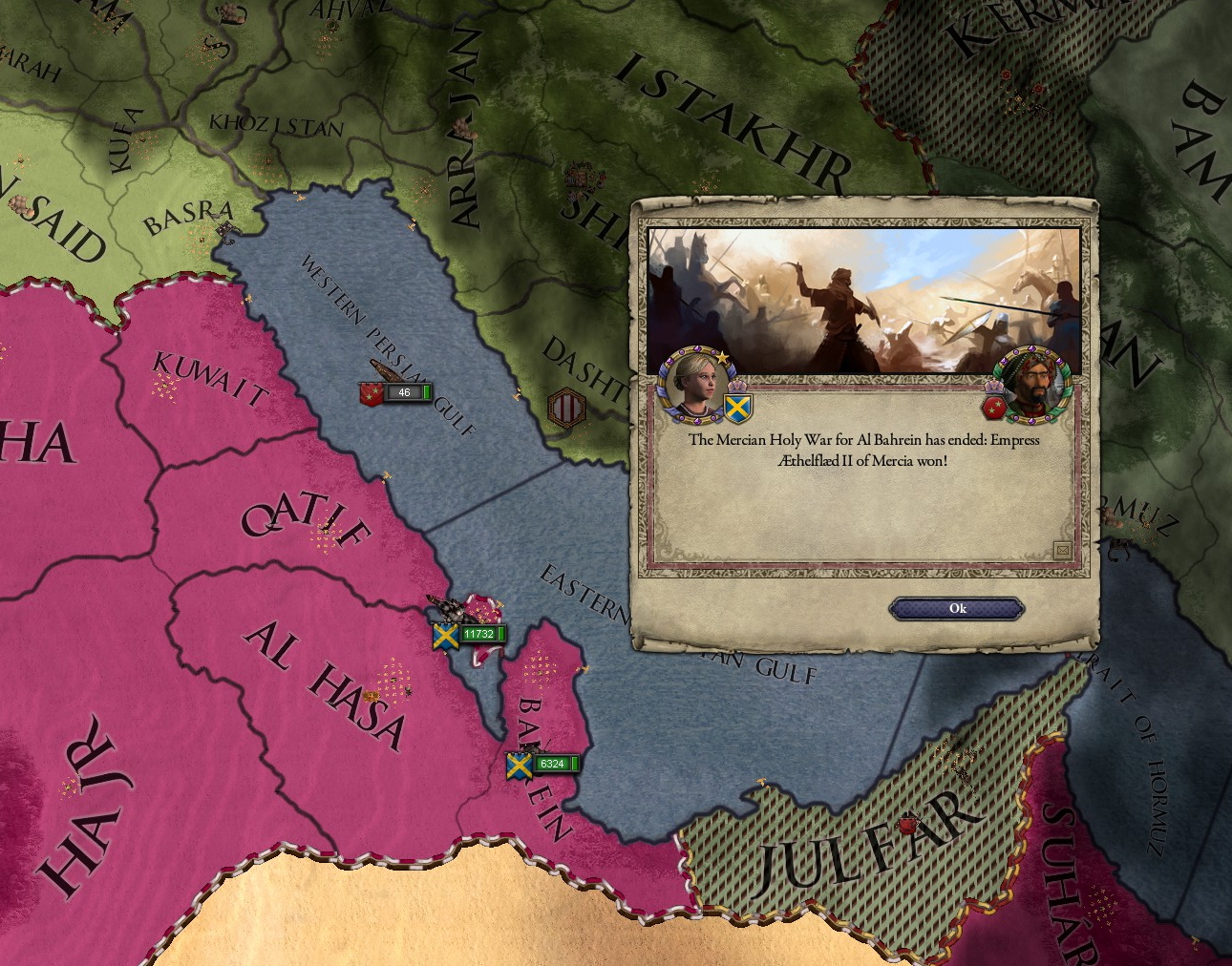The width and height of the screenshot is (1232, 966).
Task: Select Empress Æthelflæd's portrait
Action: point(693,384)
